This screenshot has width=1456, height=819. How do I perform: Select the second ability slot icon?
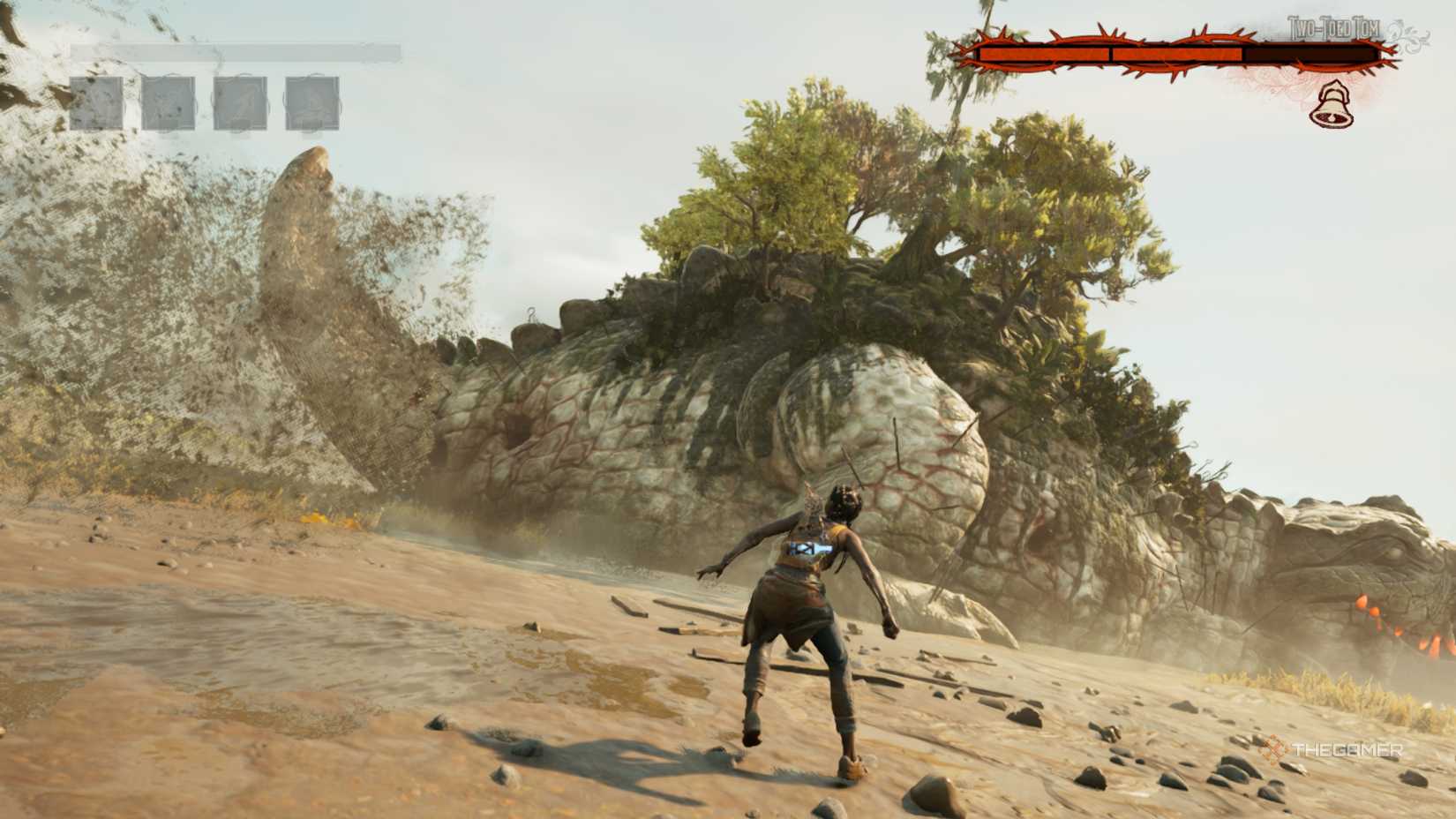[167, 101]
